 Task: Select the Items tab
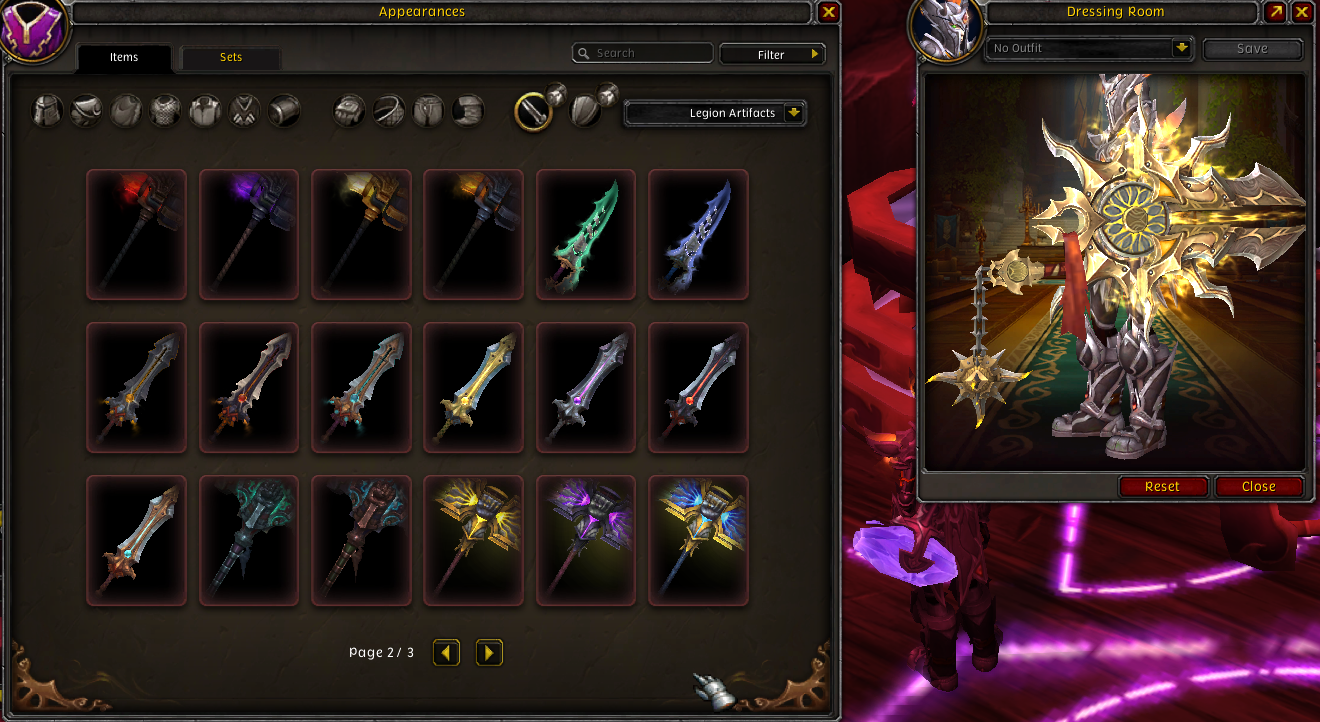[124, 57]
